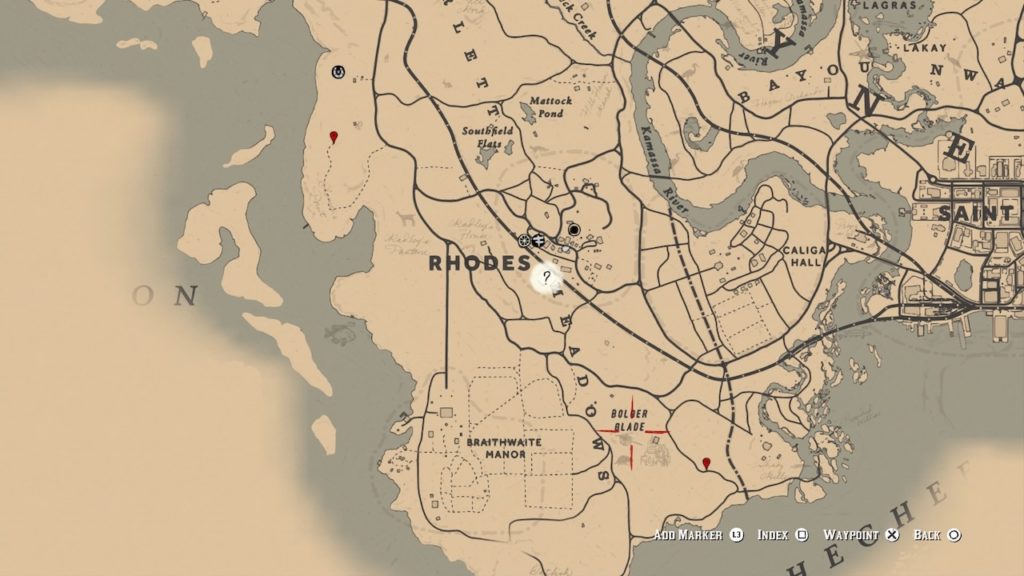Select the solid black circle marker
The width and height of the screenshot is (1024, 576).
(x=574, y=229)
